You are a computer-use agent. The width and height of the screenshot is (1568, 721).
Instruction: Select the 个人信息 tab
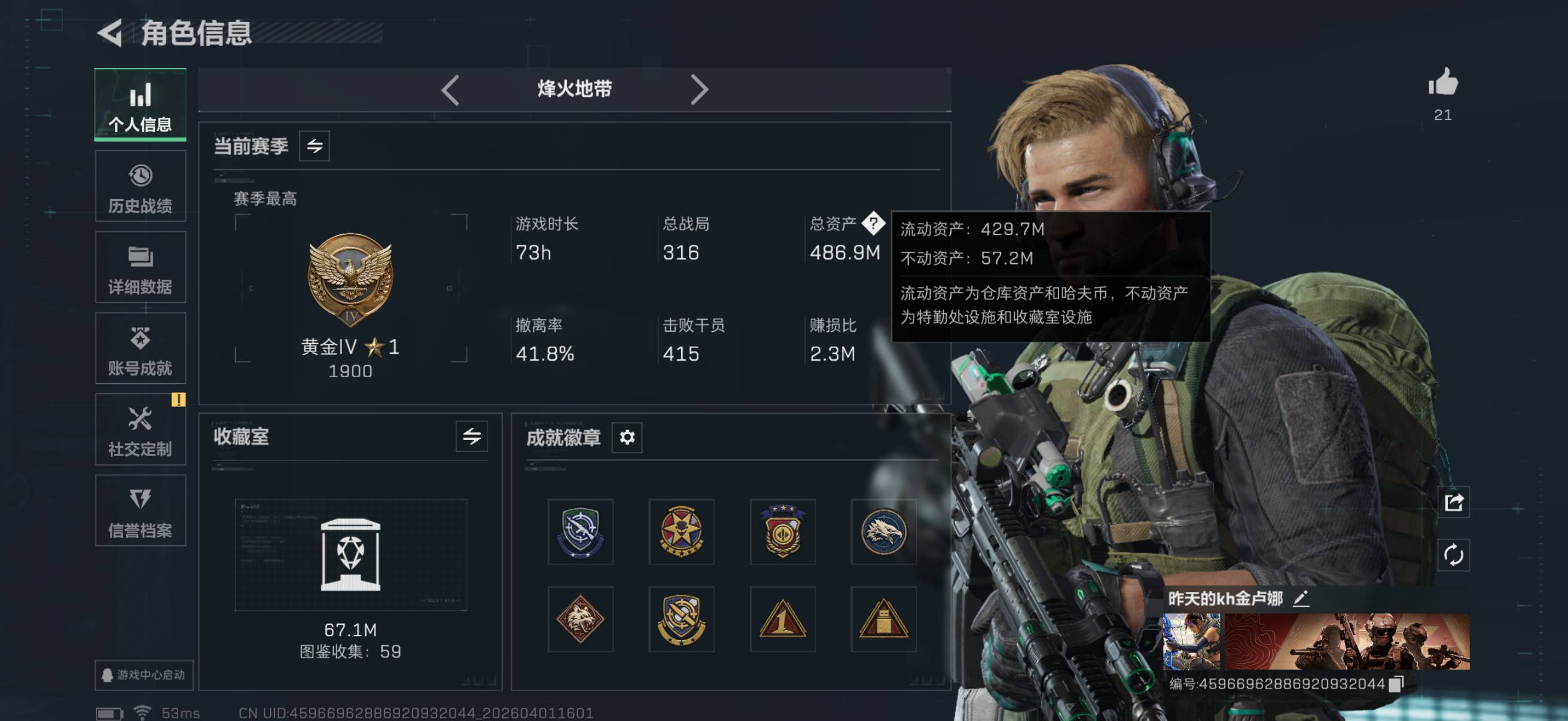[x=140, y=105]
